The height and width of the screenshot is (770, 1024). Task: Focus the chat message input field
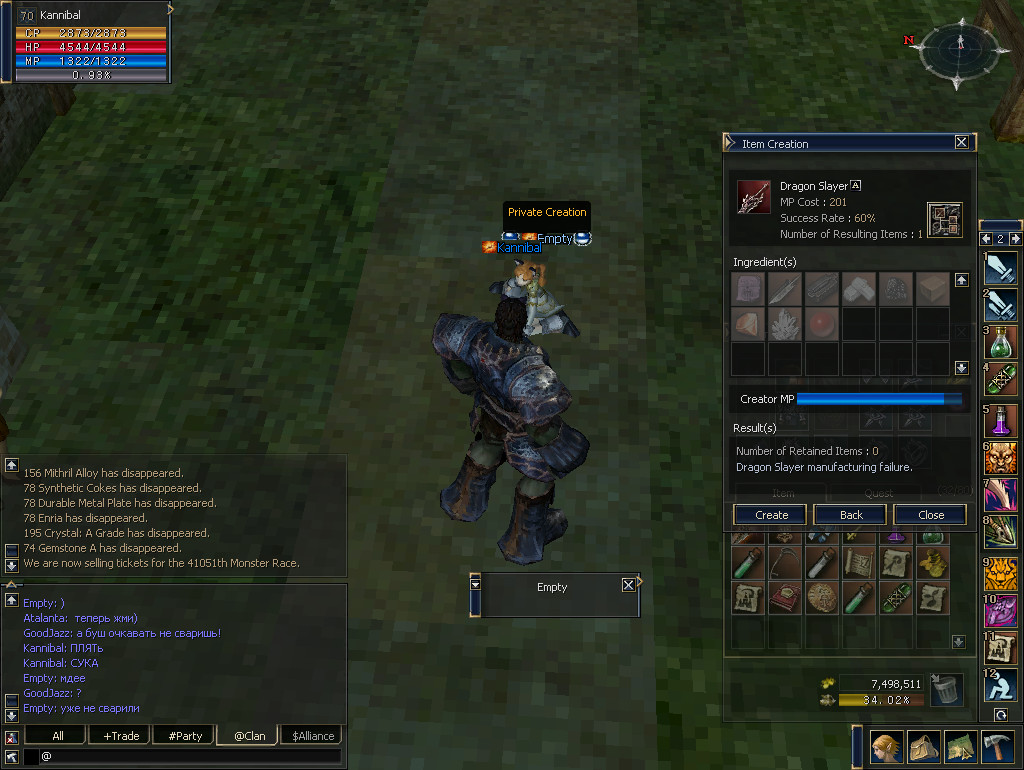coord(190,757)
